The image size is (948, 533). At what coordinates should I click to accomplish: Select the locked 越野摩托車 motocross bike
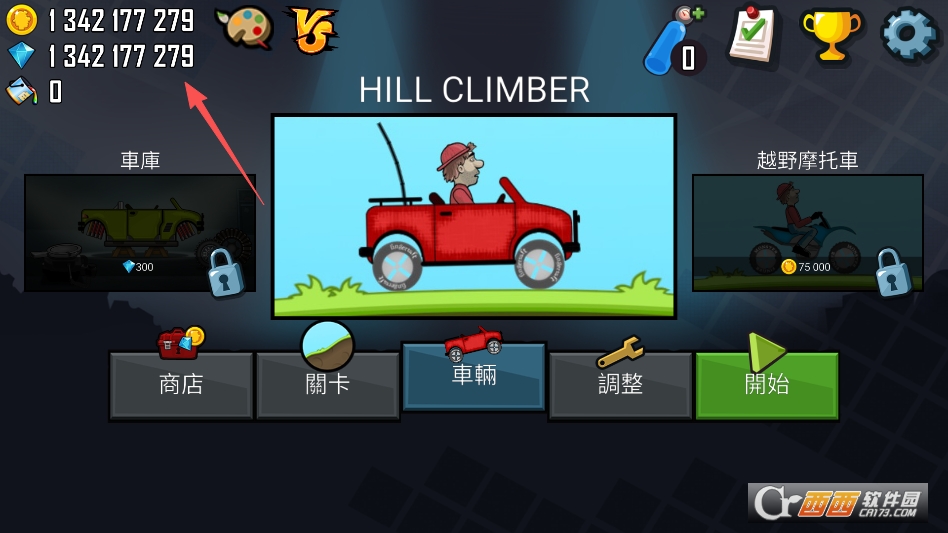(x=807, y=233)
